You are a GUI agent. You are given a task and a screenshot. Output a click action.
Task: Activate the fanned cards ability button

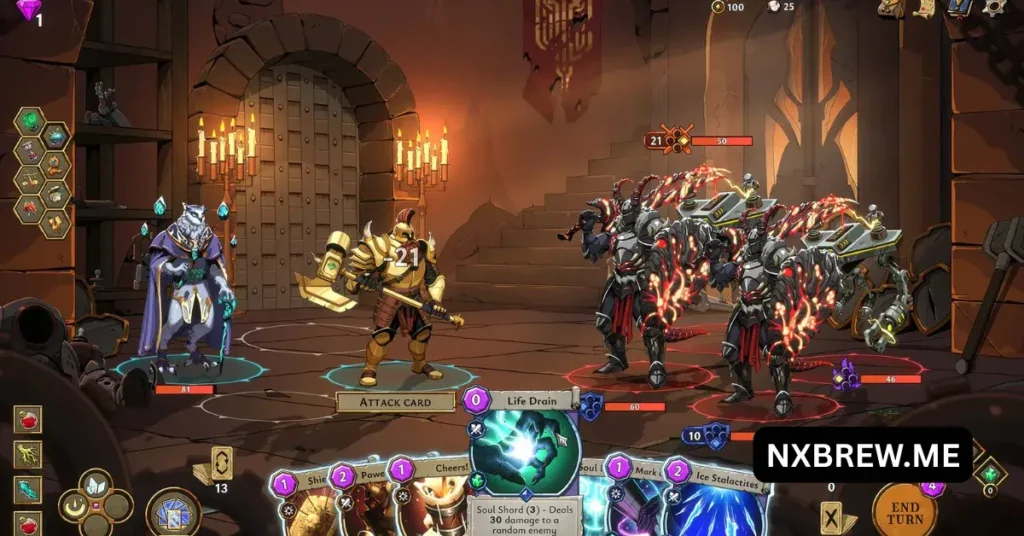tap(173, 513)
